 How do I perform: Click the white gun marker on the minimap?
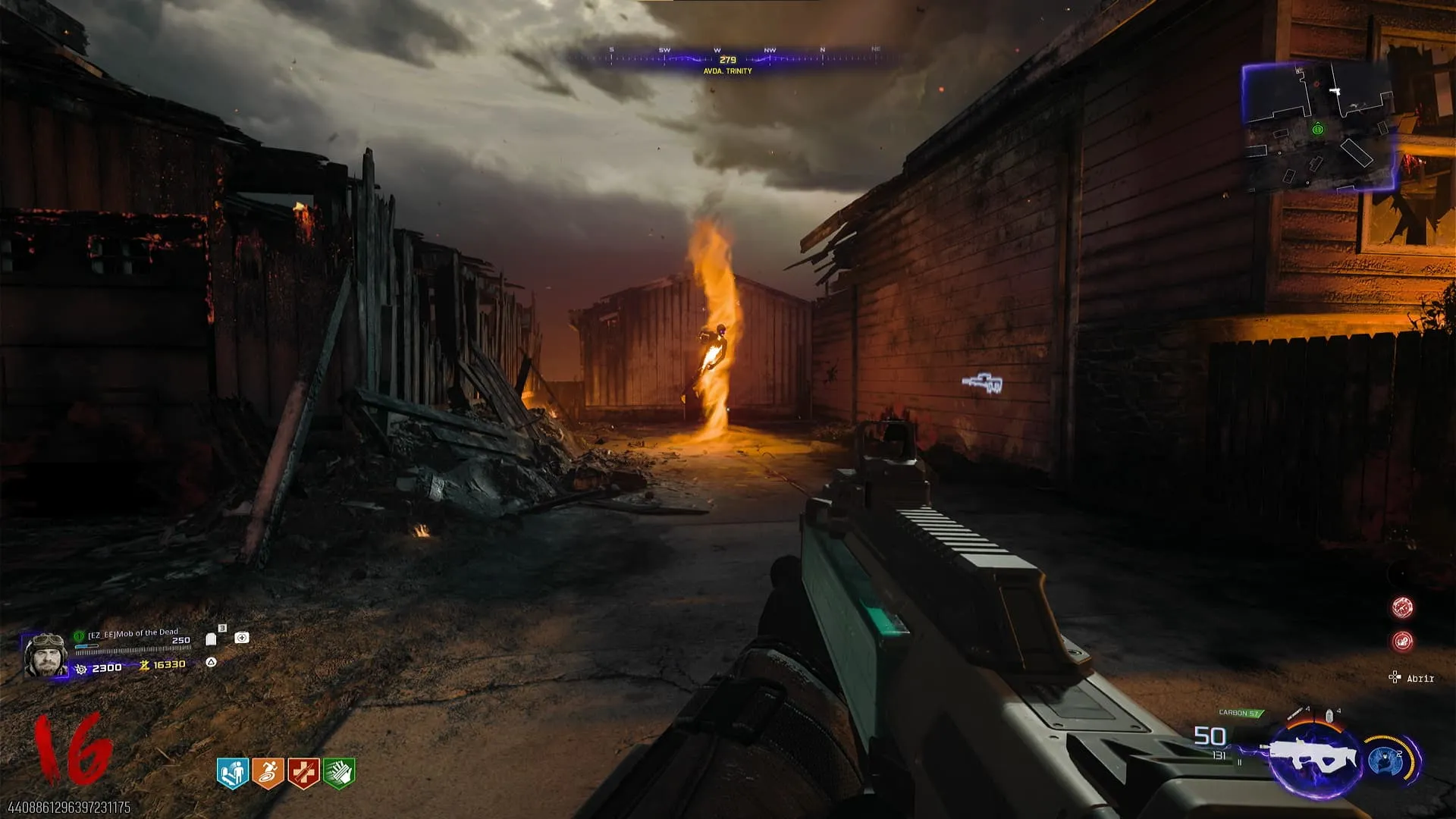pos(1335,91)
